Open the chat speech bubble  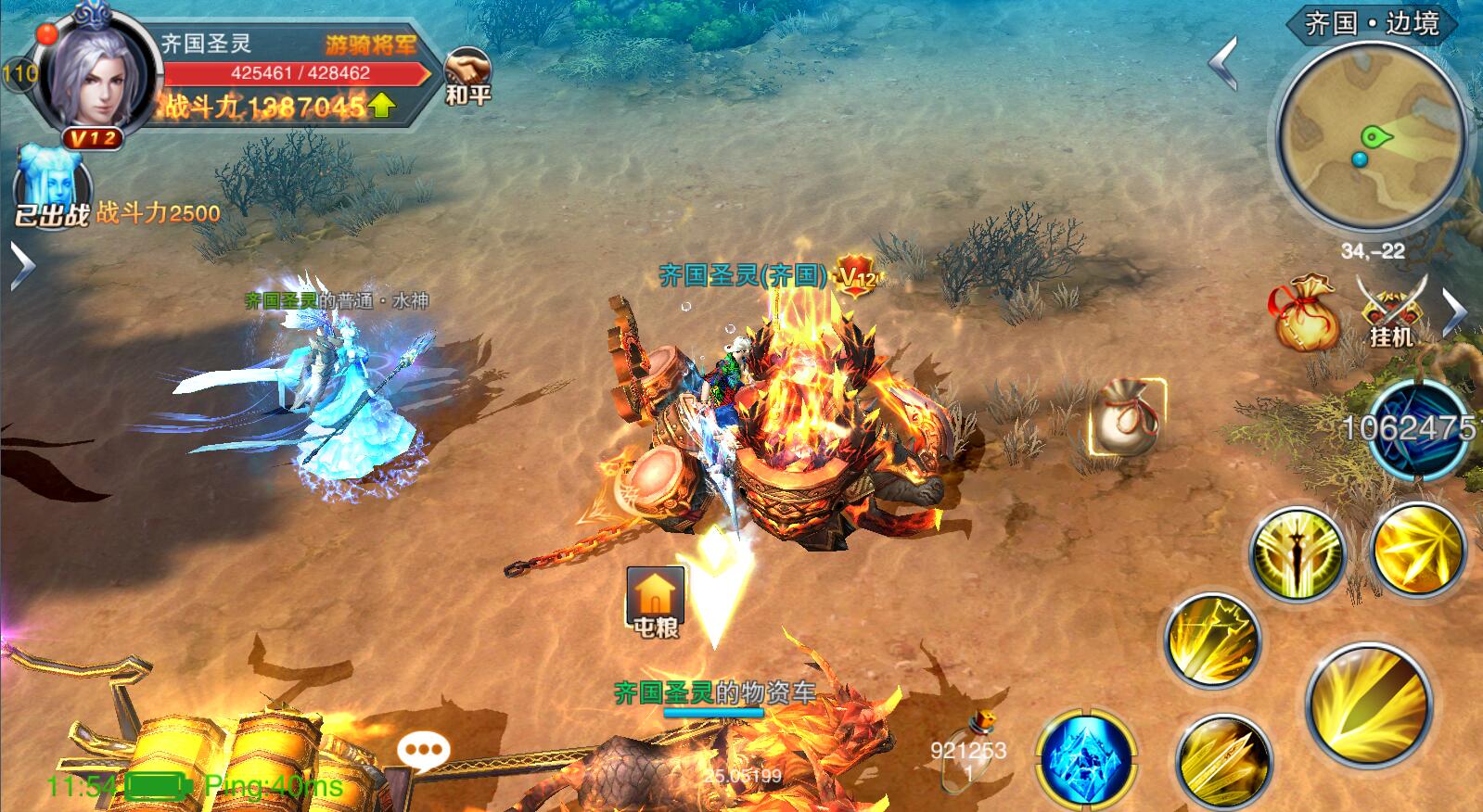[x=424, y=751]
